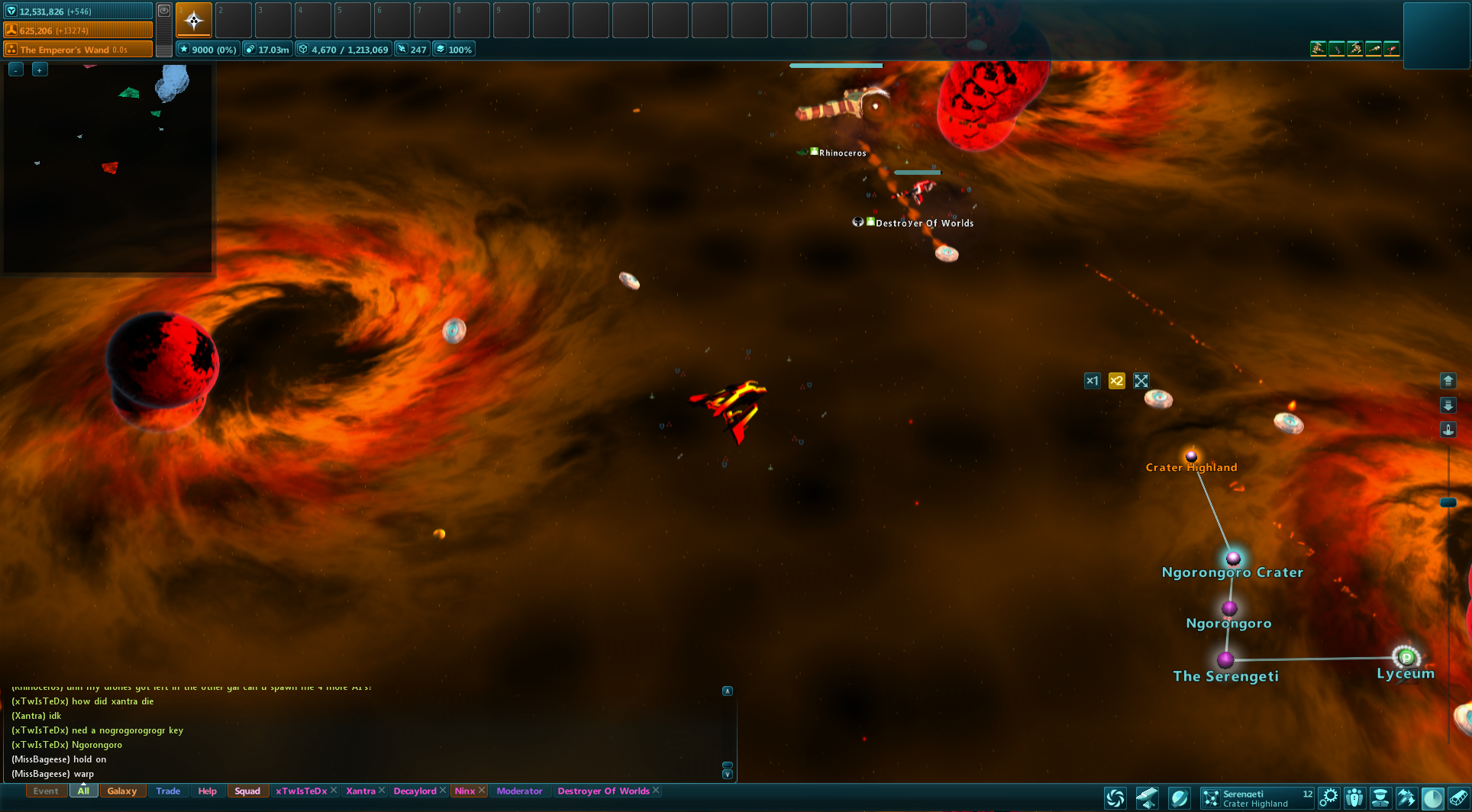Zoom out the minimap with minus button
This screenshot has width=1472, height=812.
pos(16,69)
